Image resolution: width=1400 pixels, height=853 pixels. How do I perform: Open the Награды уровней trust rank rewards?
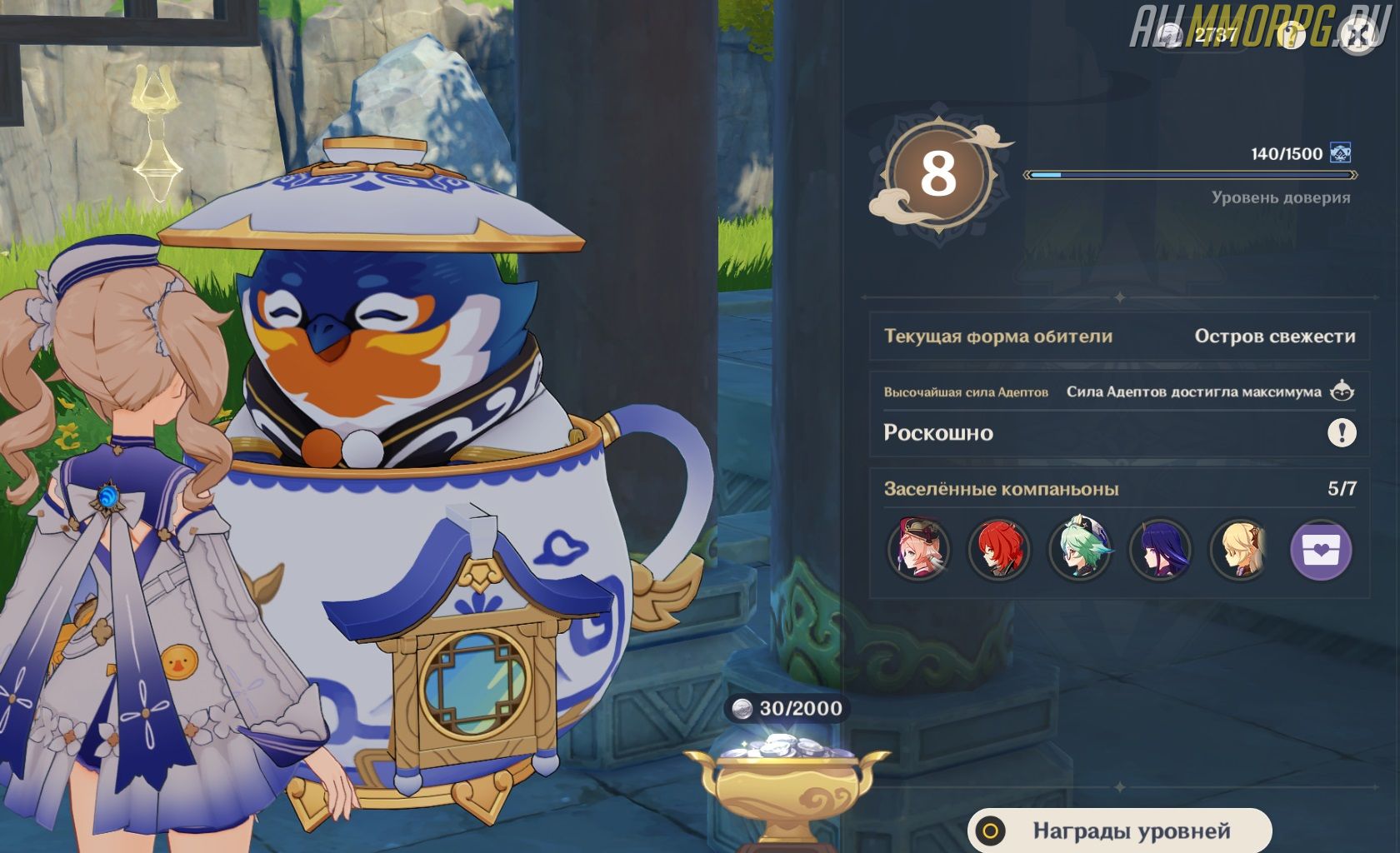tap(1119, 831)
